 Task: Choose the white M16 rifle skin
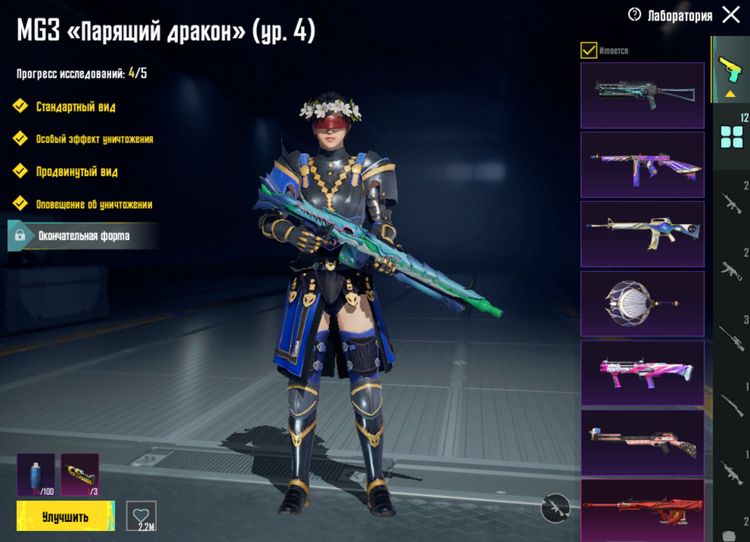pos(642,232)
